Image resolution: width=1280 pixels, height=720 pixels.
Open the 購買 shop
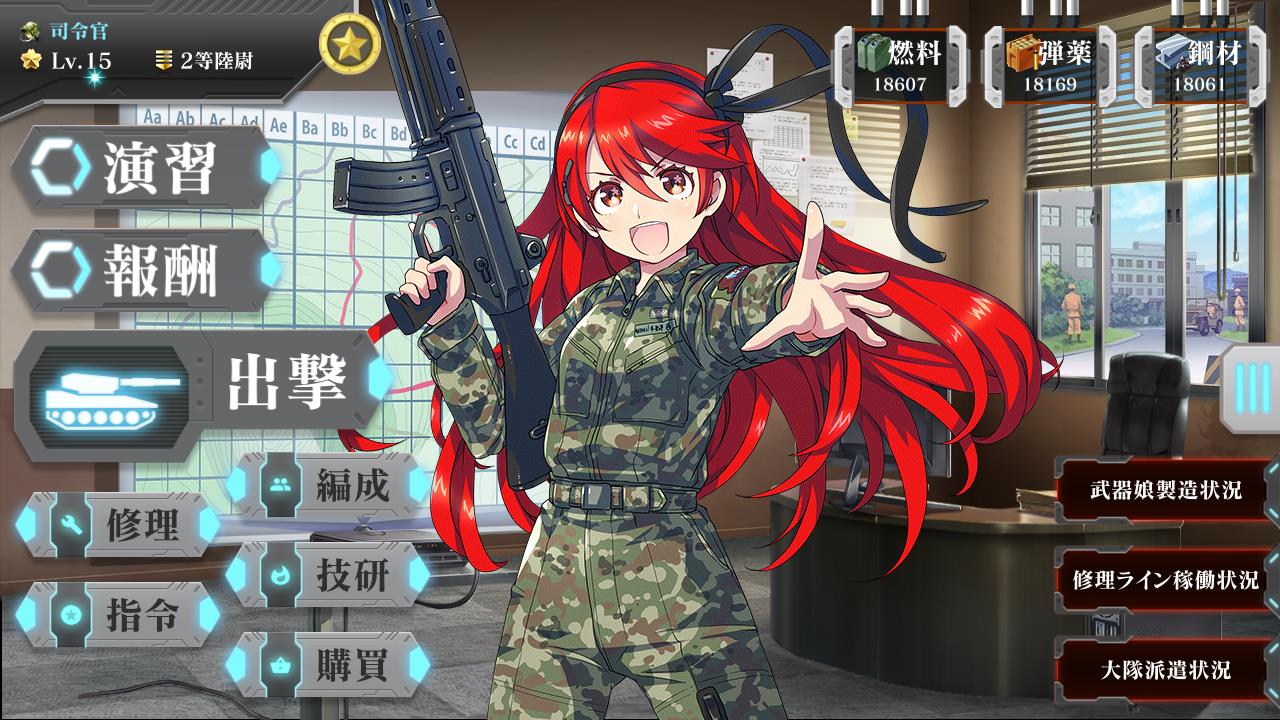point(328,662)
